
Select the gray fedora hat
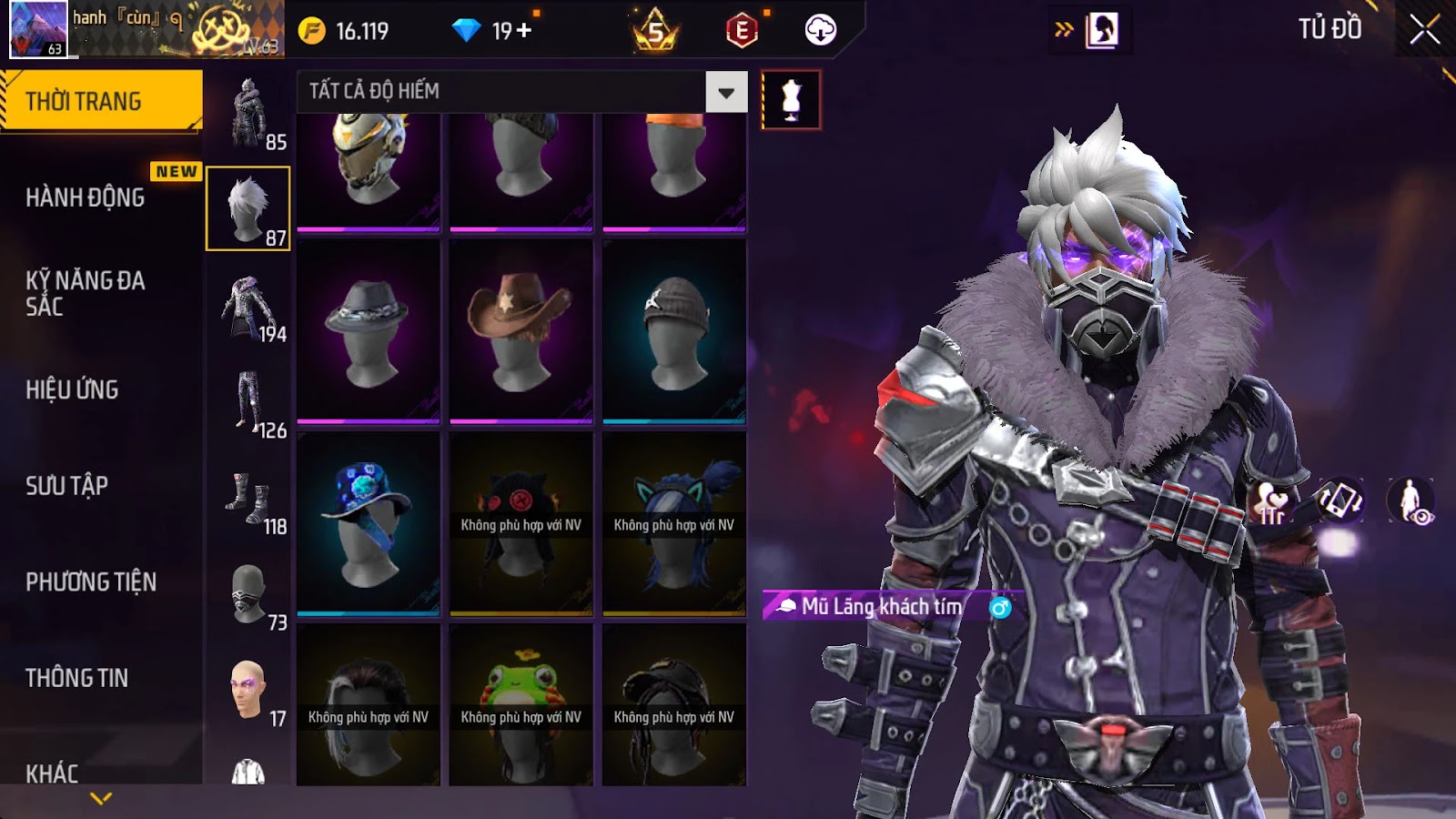tap(368, 331)
